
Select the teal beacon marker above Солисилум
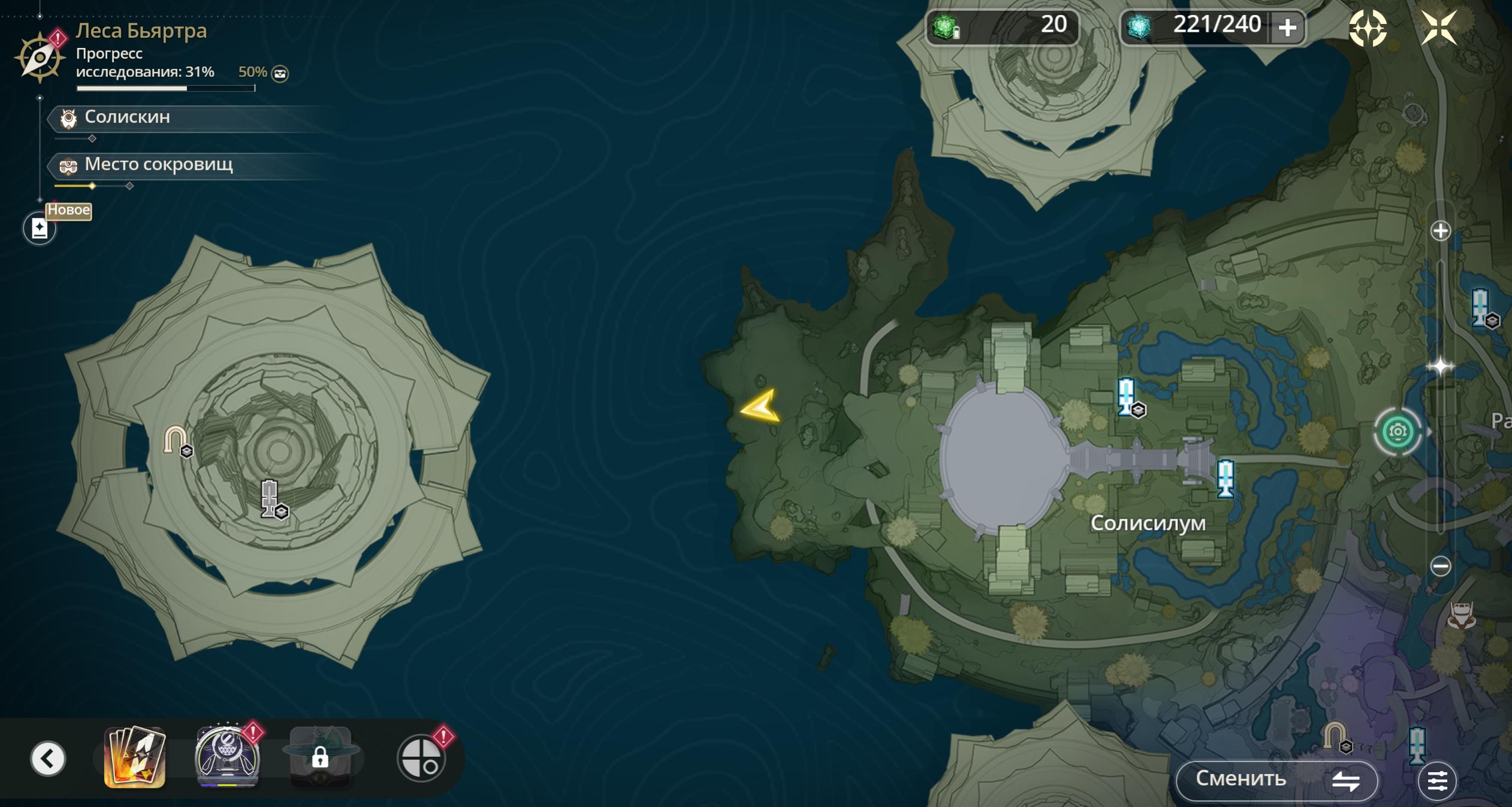pos(1127,396)
